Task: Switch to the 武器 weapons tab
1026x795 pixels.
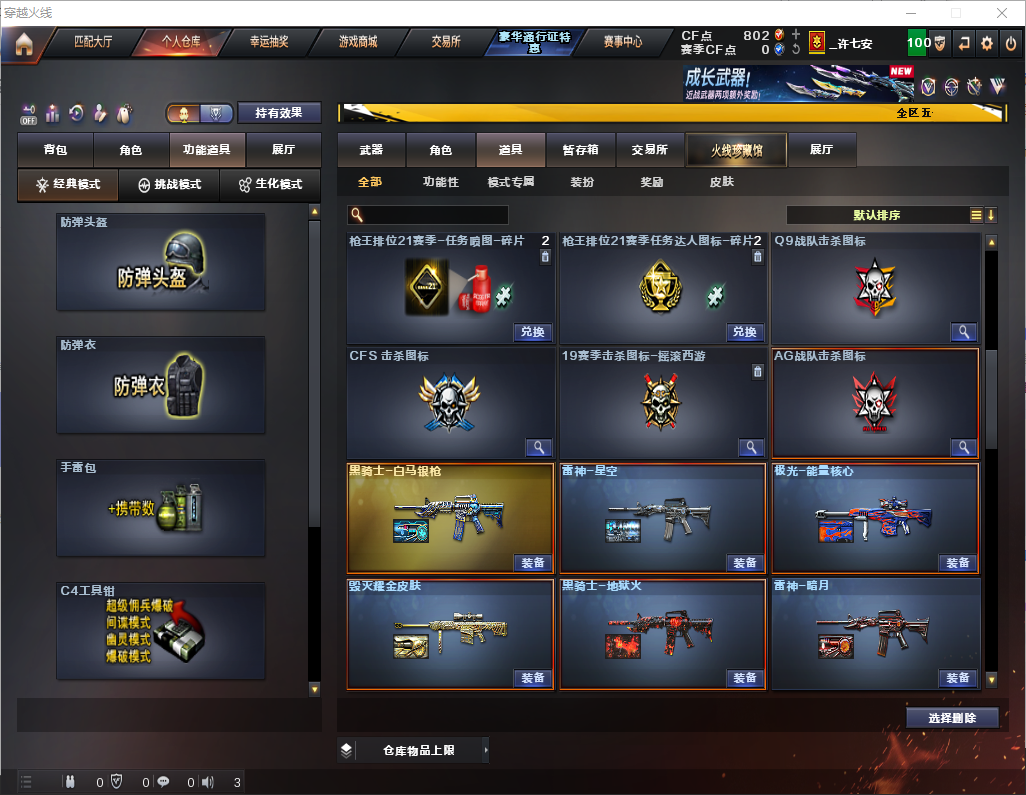Action: click(x=371, y=150)
